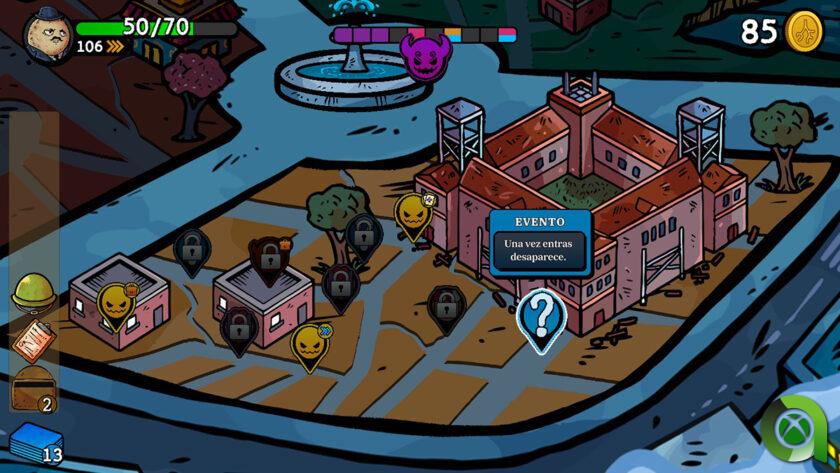Pick the enemy marker on the pink house
Image resolution: width=840 pixels, height=473 pixels.
pos(115,304)
